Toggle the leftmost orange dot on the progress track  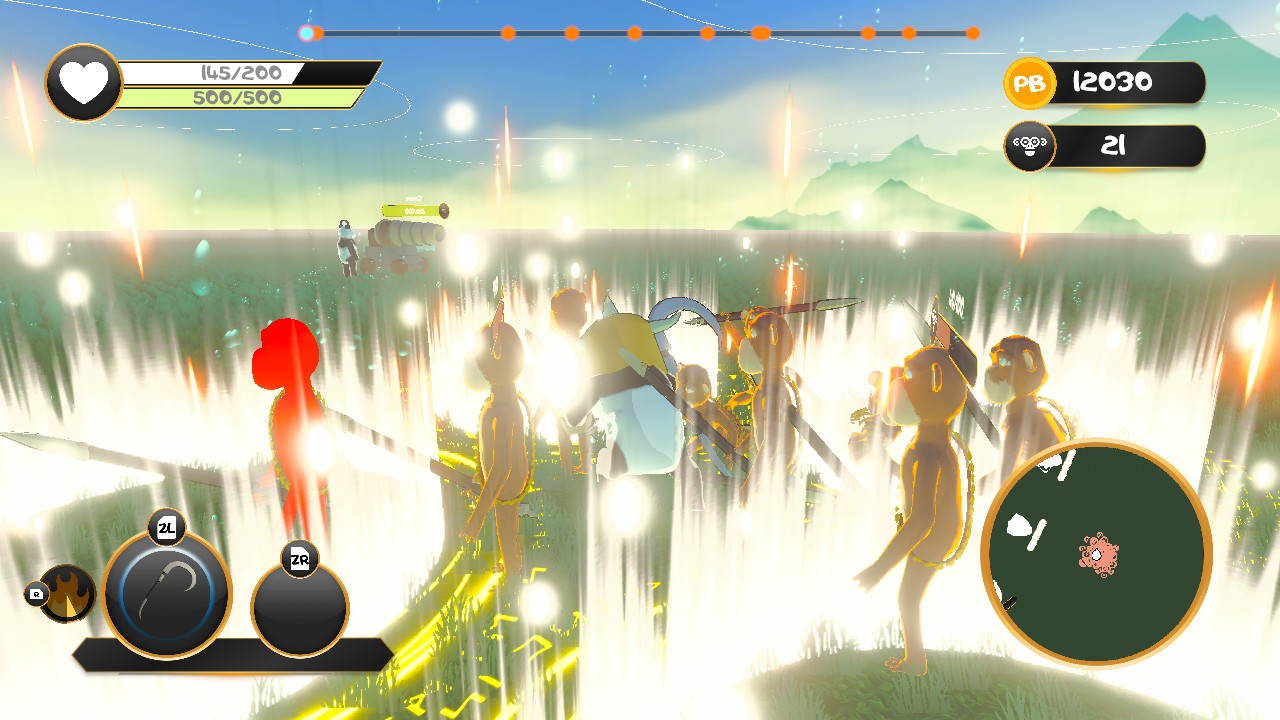click(x=316, y=32)
